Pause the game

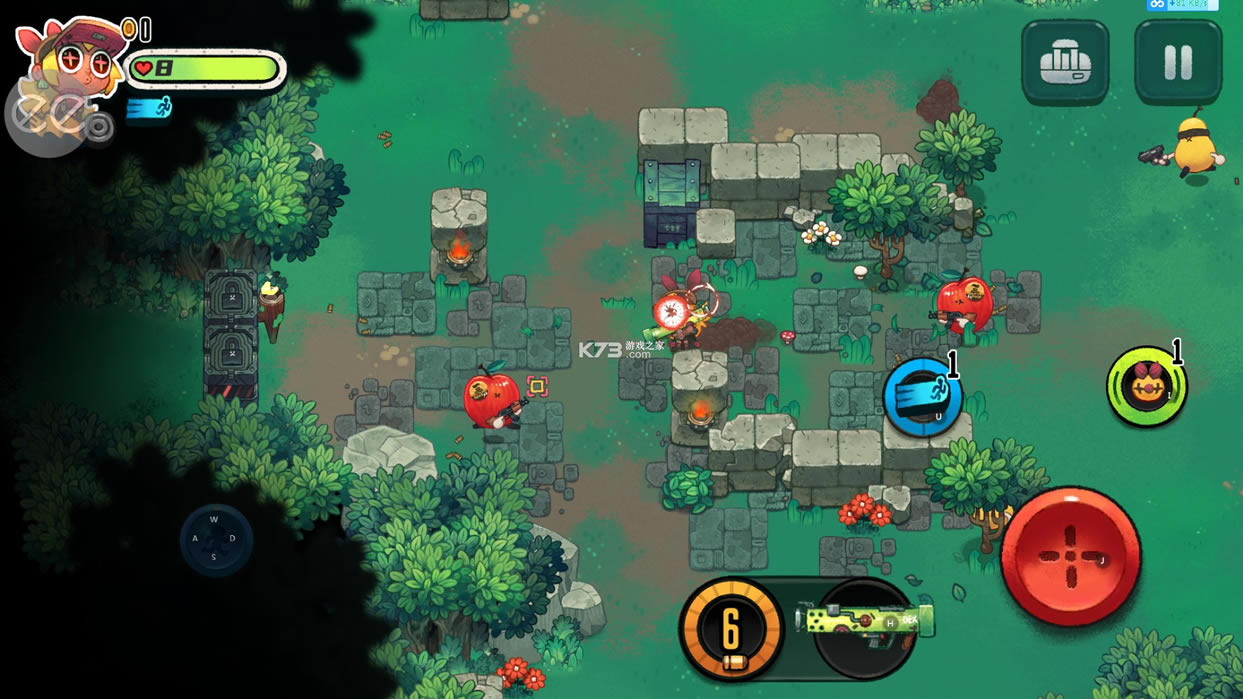point(1177,63)
